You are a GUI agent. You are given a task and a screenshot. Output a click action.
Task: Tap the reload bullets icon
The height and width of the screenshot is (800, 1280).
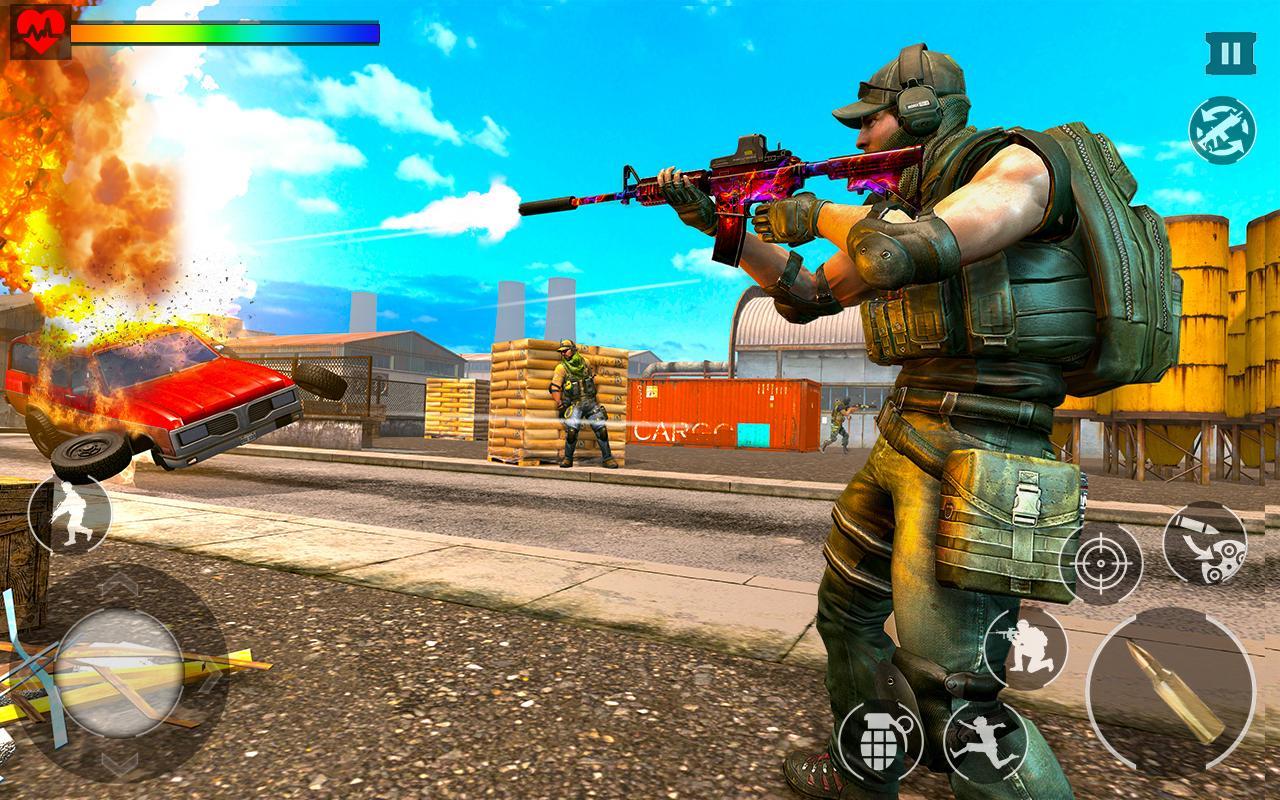point(1171,690)
